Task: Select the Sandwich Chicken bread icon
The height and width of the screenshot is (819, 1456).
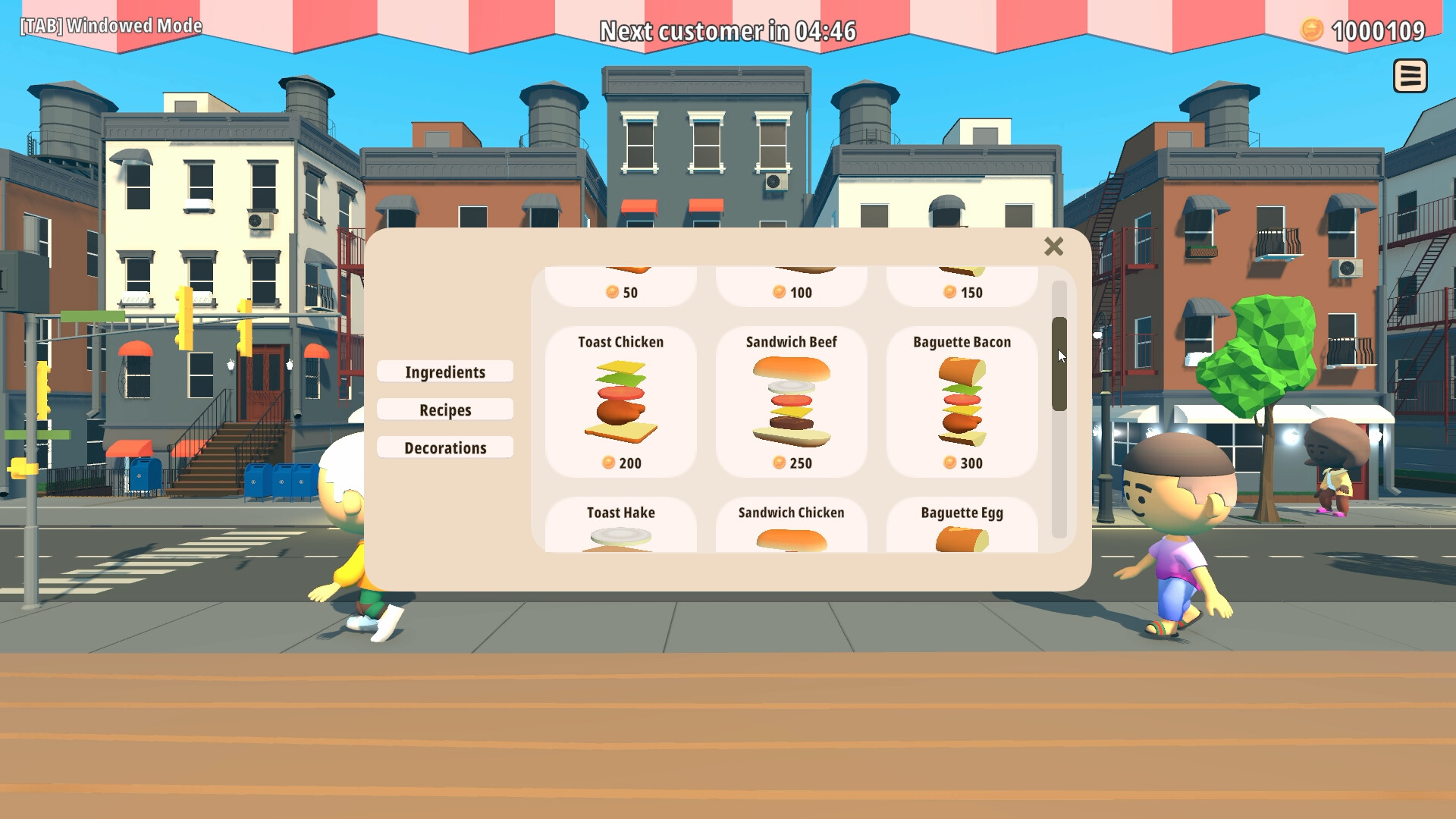Action: [x=790, y=540]
